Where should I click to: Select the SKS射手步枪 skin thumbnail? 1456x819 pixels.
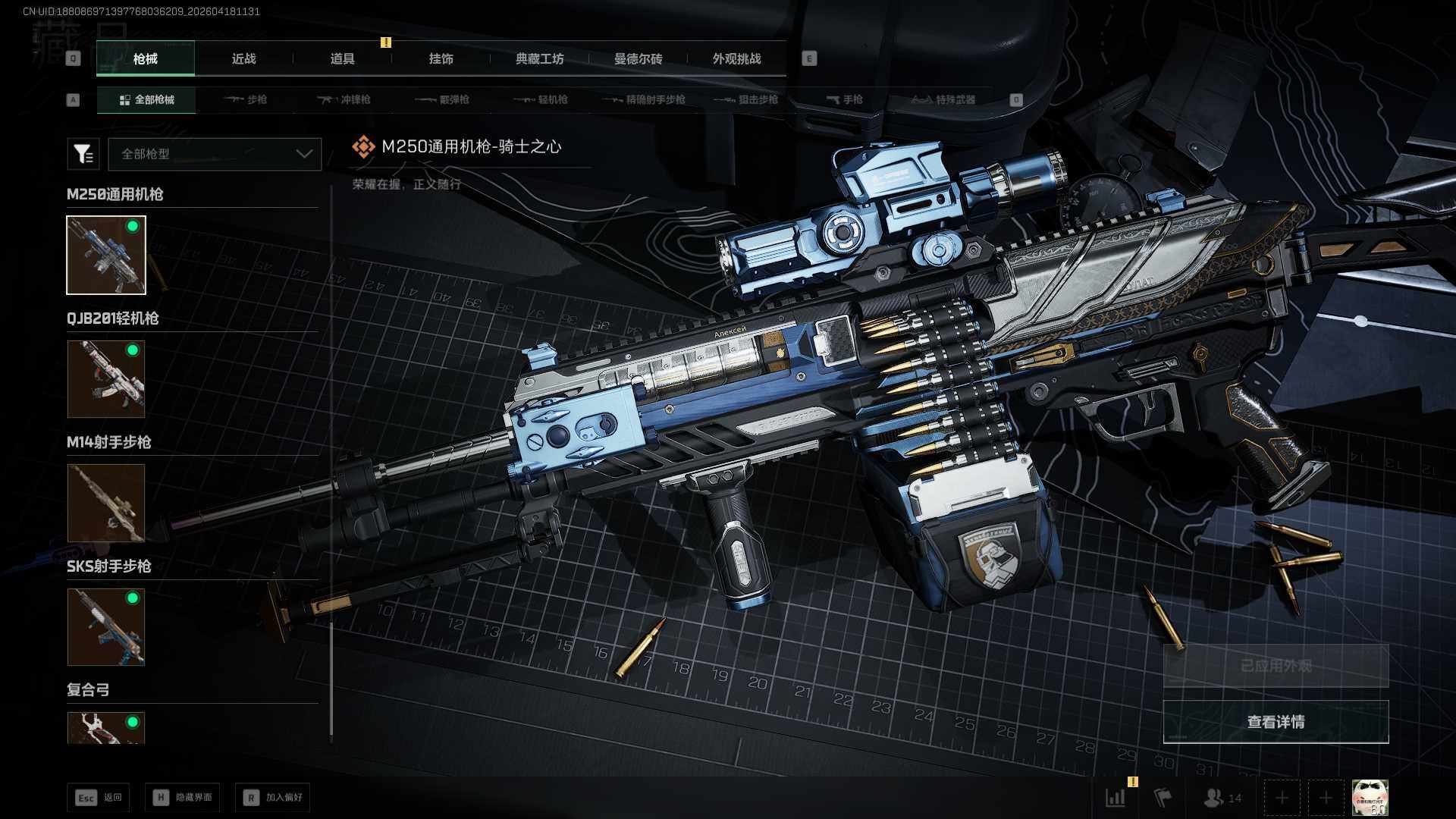(x=106, y=627)
